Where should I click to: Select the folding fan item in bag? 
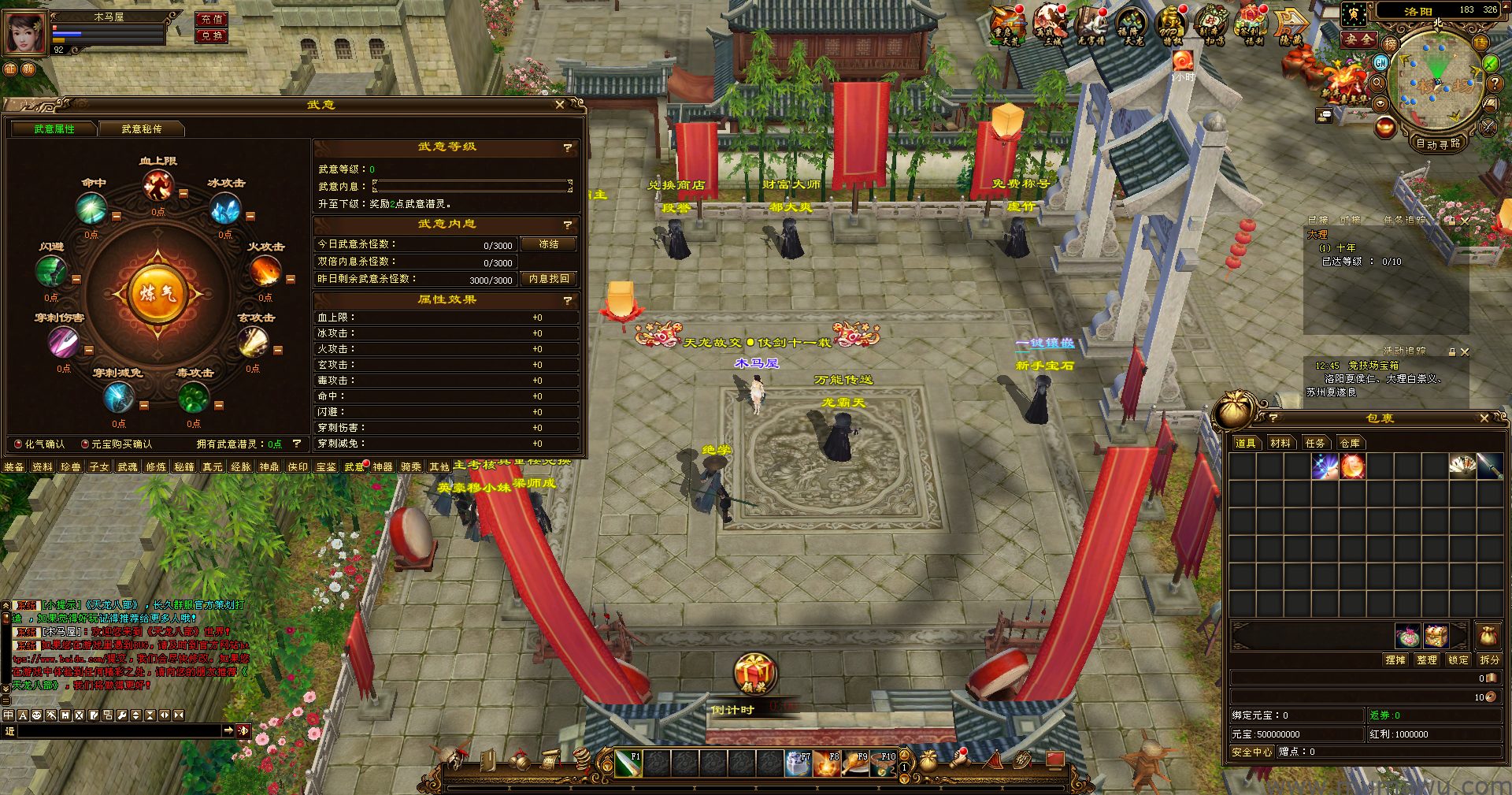[1462, 466]
